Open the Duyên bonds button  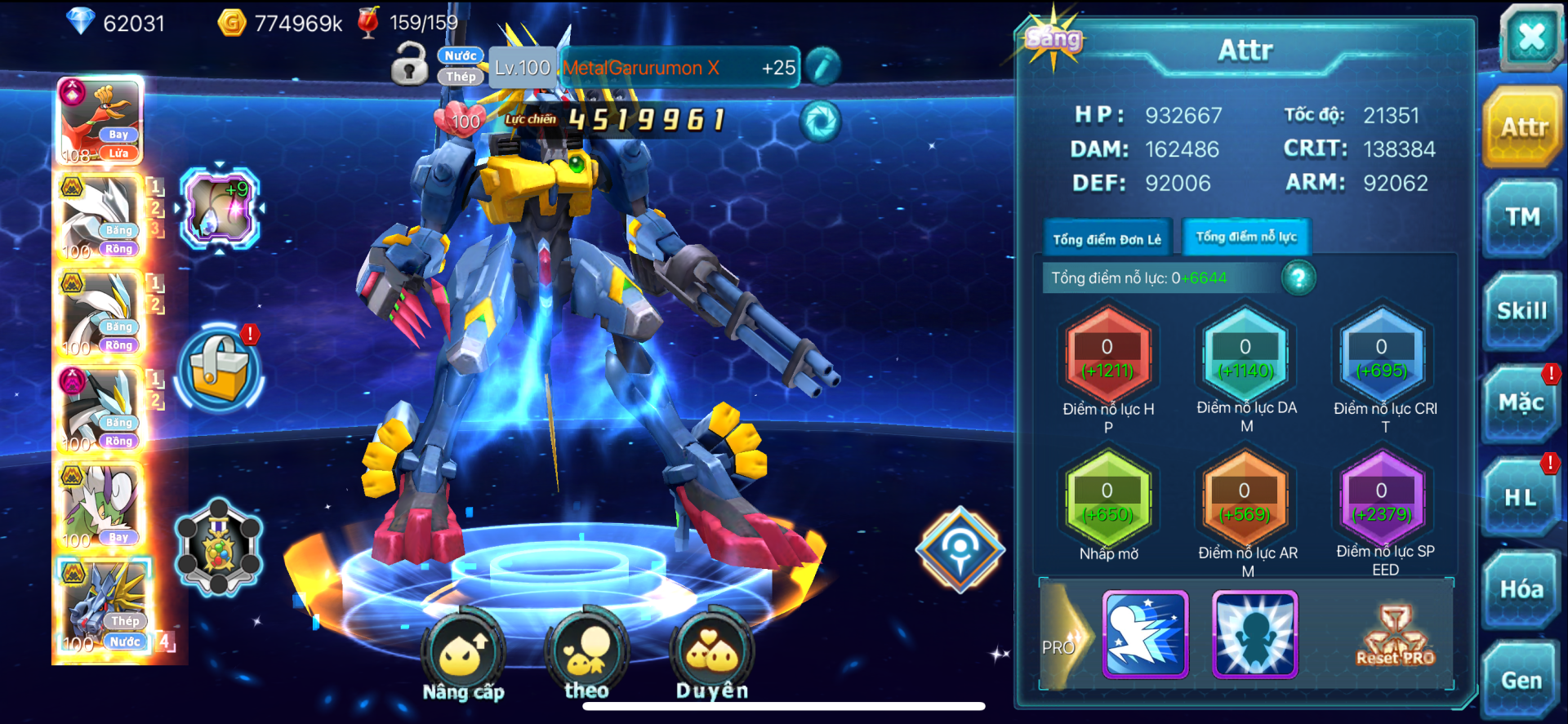(712, 653)
